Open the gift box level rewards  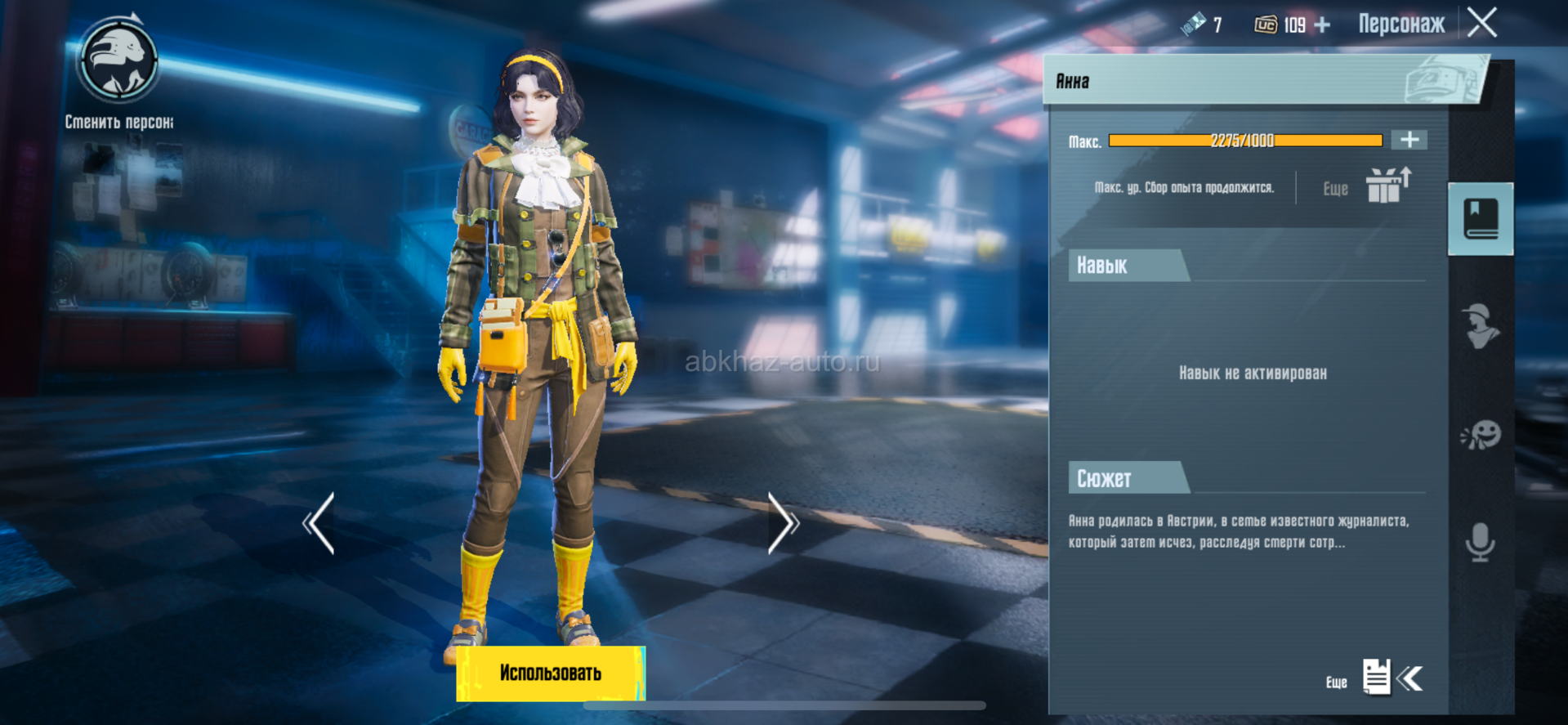pos(1387,186)
